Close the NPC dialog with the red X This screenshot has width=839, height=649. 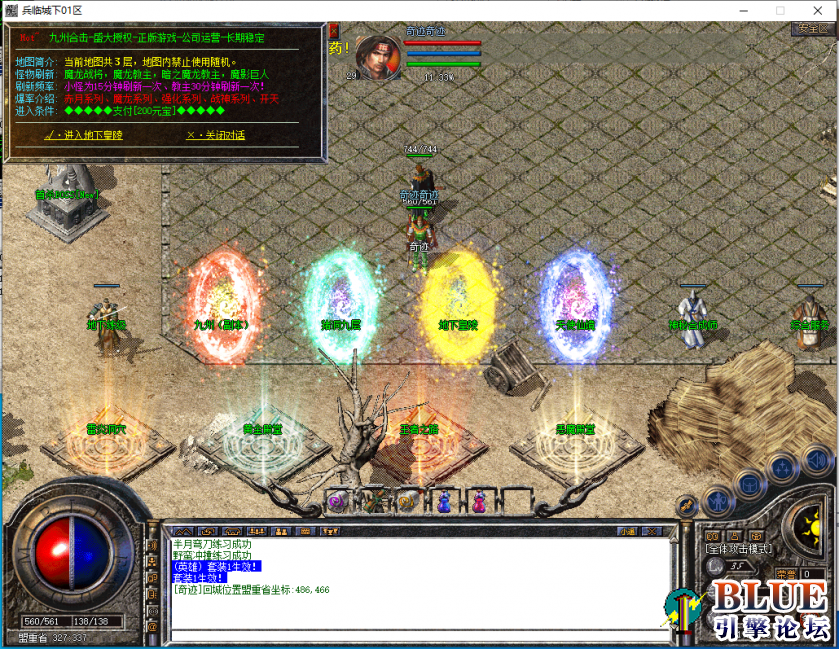pyautogui.click(x=334, y=30)
